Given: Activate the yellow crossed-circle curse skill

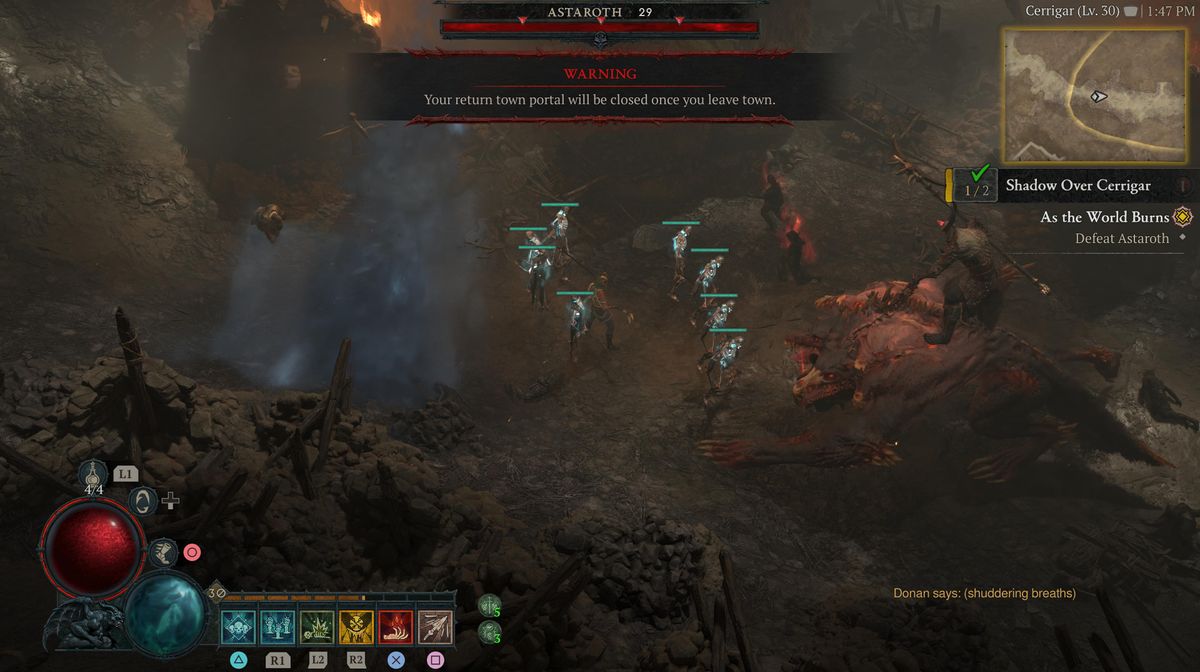Looking at the screenshot, I should (356, 627).
